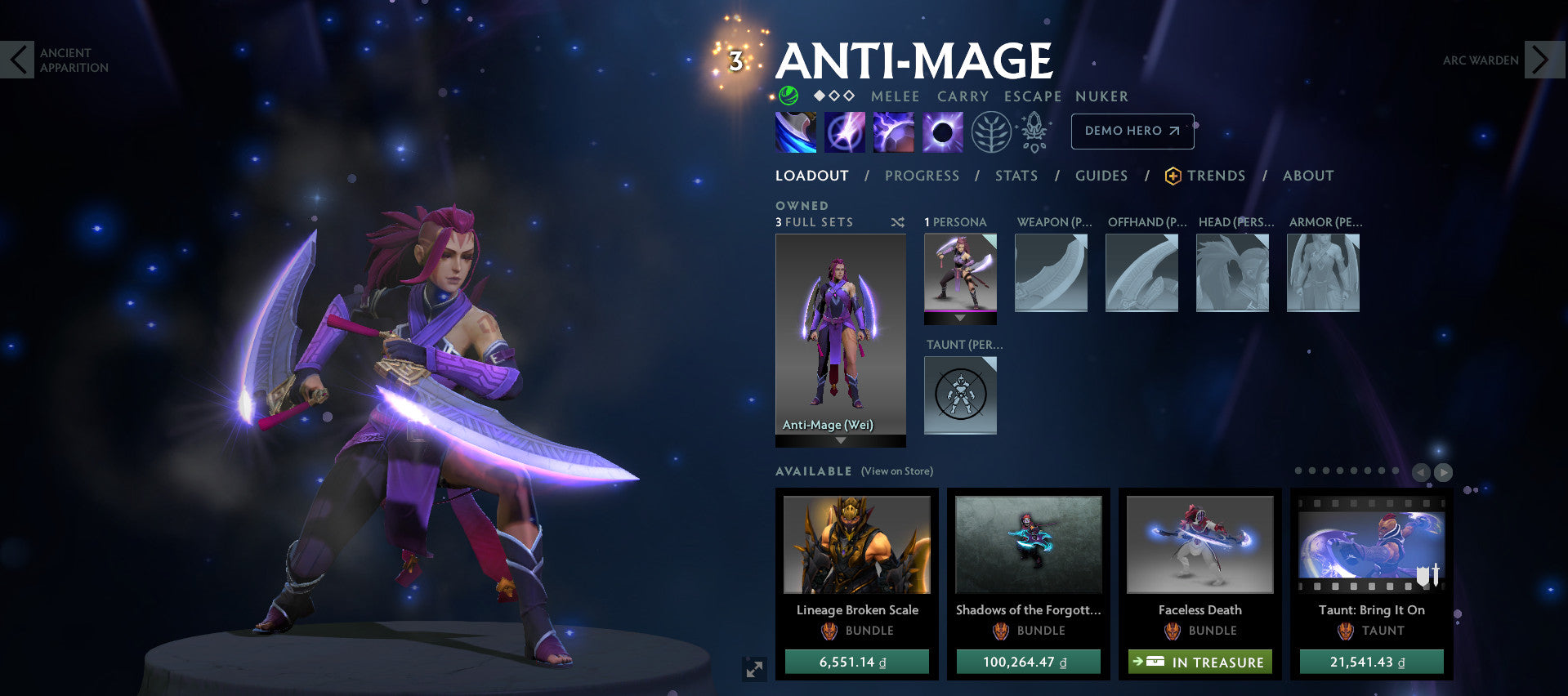Expand the Anti-Mage (Wei) set details arrow
Image resolution: width=1568 pixels, height=696 pixels.
coord(840,439)
